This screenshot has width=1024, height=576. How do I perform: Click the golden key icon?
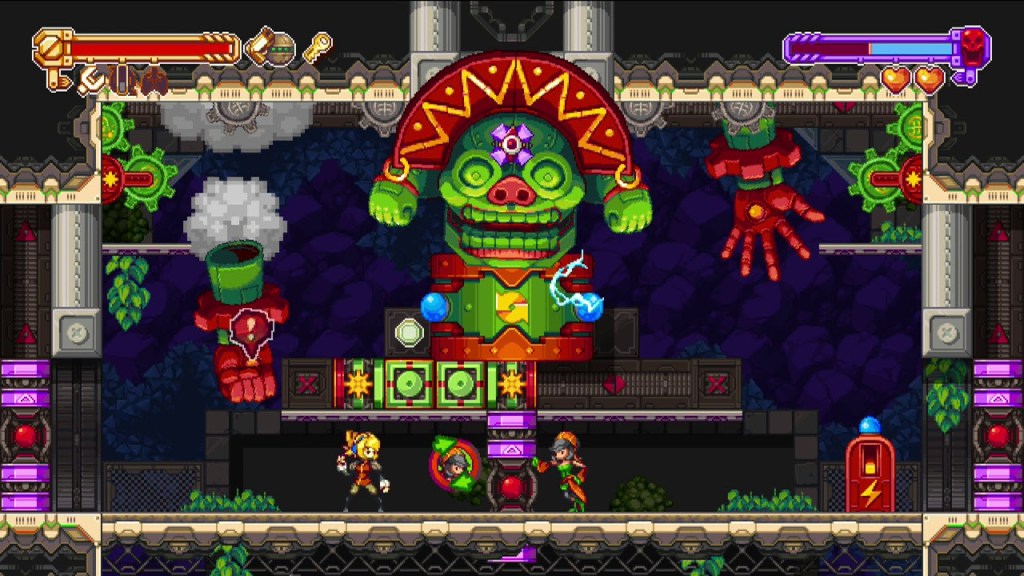coord(317,47)
